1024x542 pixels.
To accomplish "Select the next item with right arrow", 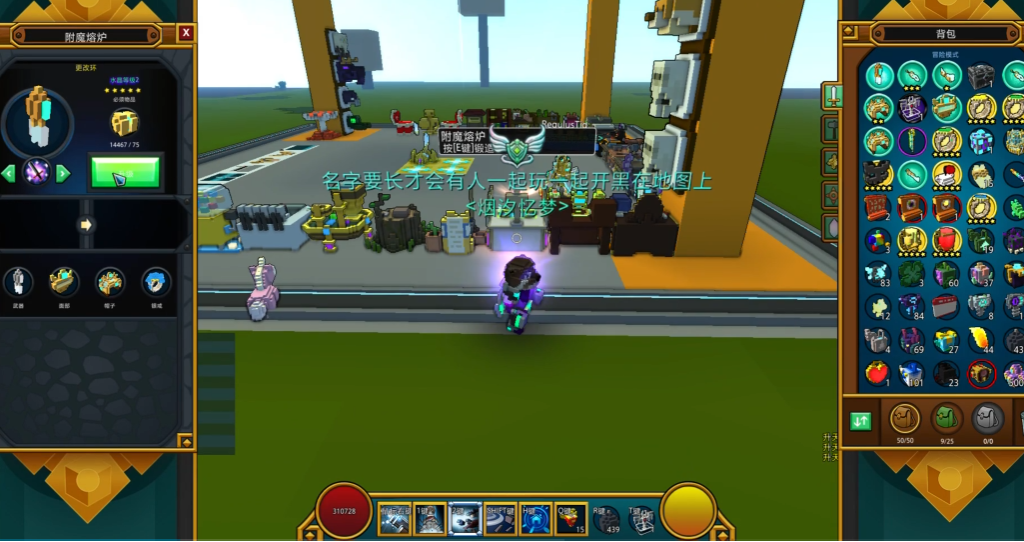I will click(63, 173).
